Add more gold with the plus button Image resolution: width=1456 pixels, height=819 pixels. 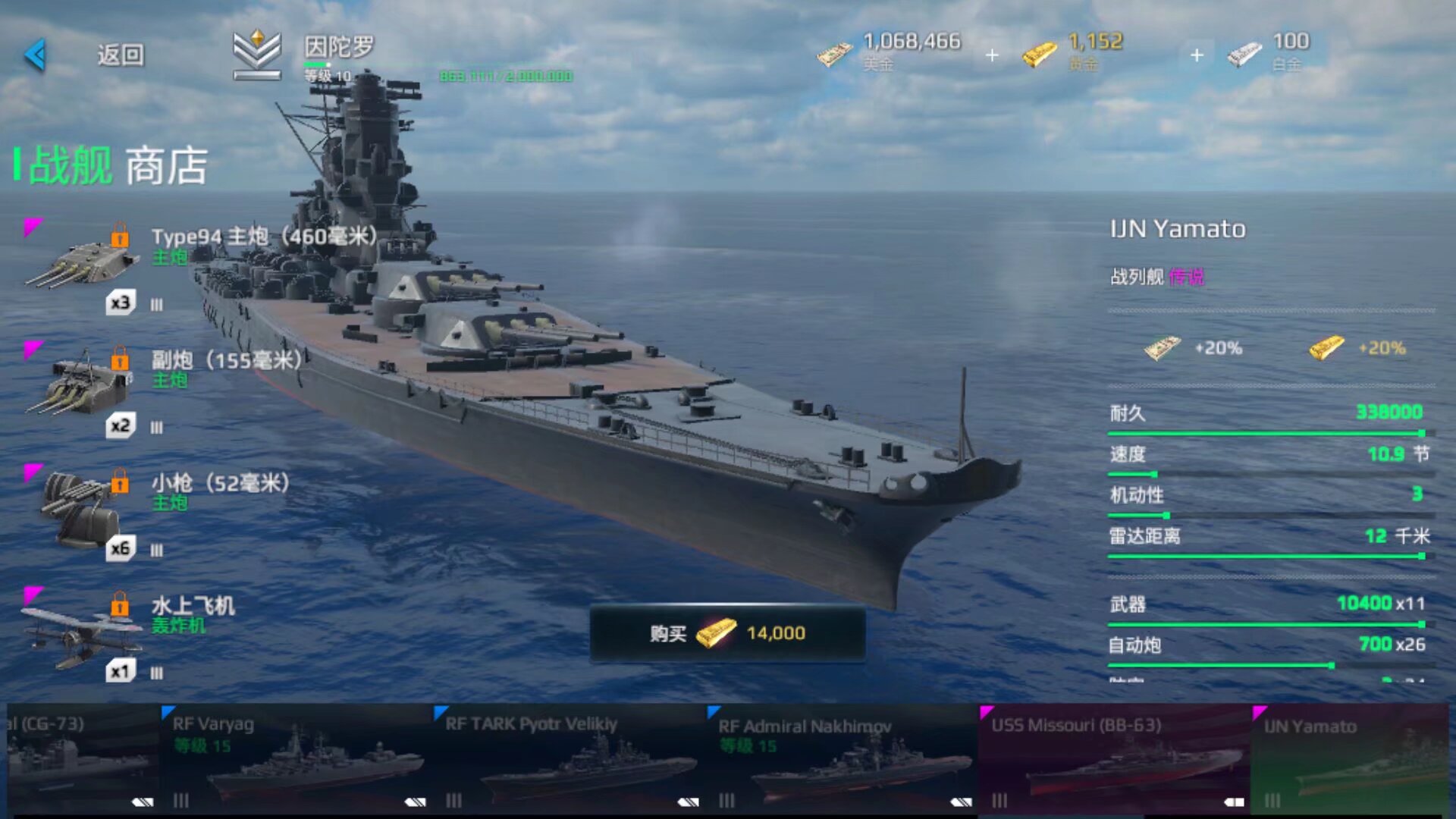1197,55
